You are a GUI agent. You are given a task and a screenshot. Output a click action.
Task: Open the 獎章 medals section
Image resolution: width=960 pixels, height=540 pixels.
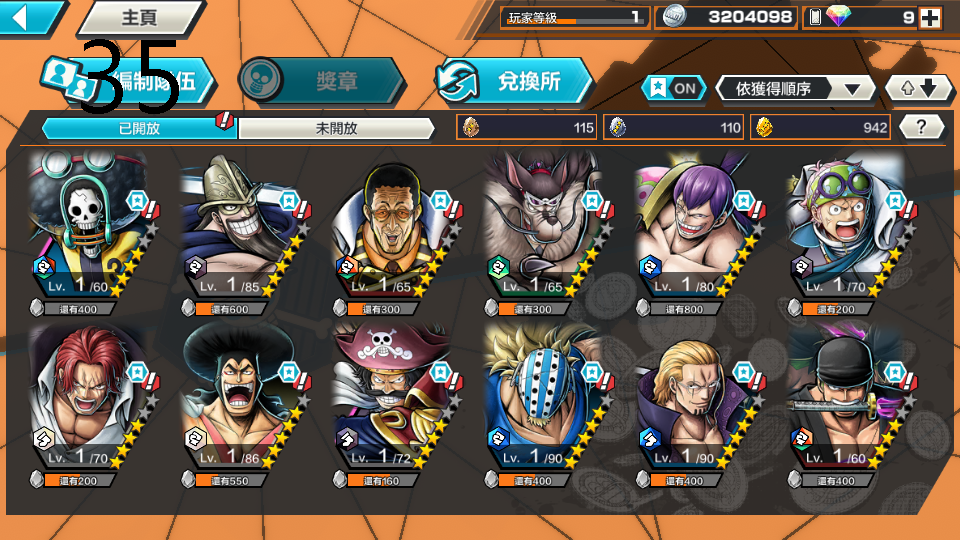coord(322,82)
